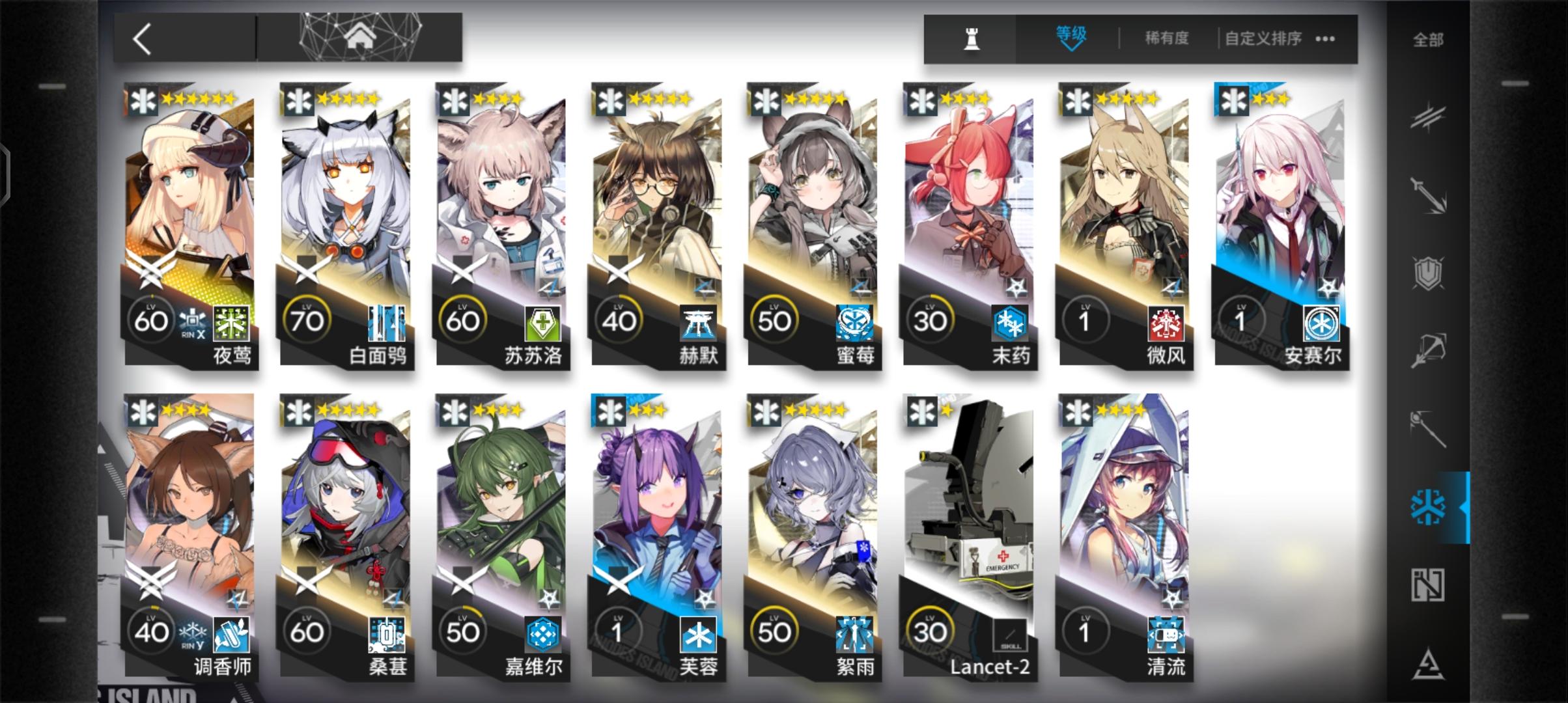Screen dimensions: 1568x703
Task: Toggle off the highlighted Medic class filter
Action: (x=1427, y=505)
